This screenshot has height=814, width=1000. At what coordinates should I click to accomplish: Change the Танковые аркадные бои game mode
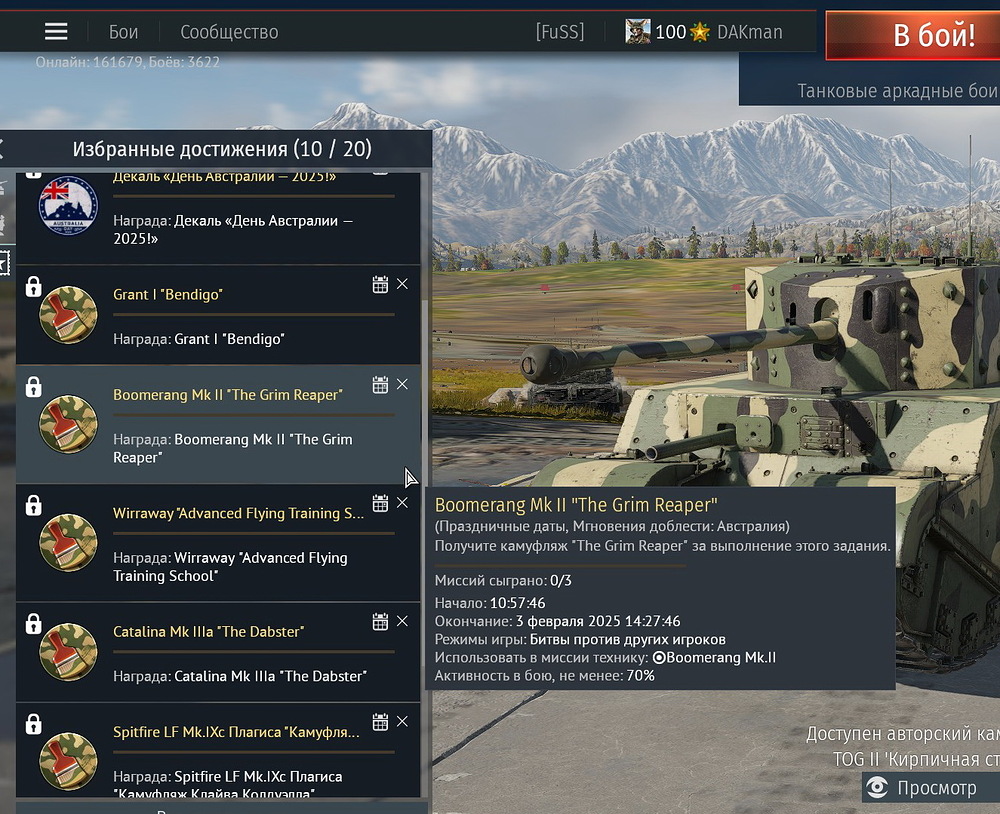895,91
